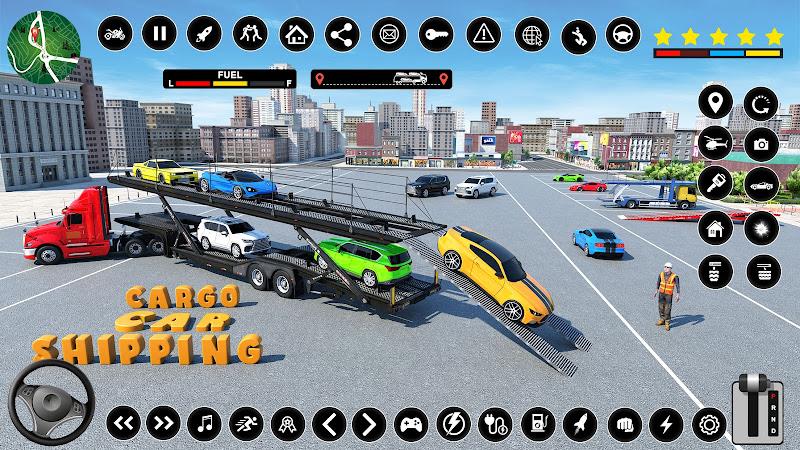Switch view with the camera button
Image resolution: width=800 pixels, height=450 pixels.
pyautogui.click(x=761, y=143)
